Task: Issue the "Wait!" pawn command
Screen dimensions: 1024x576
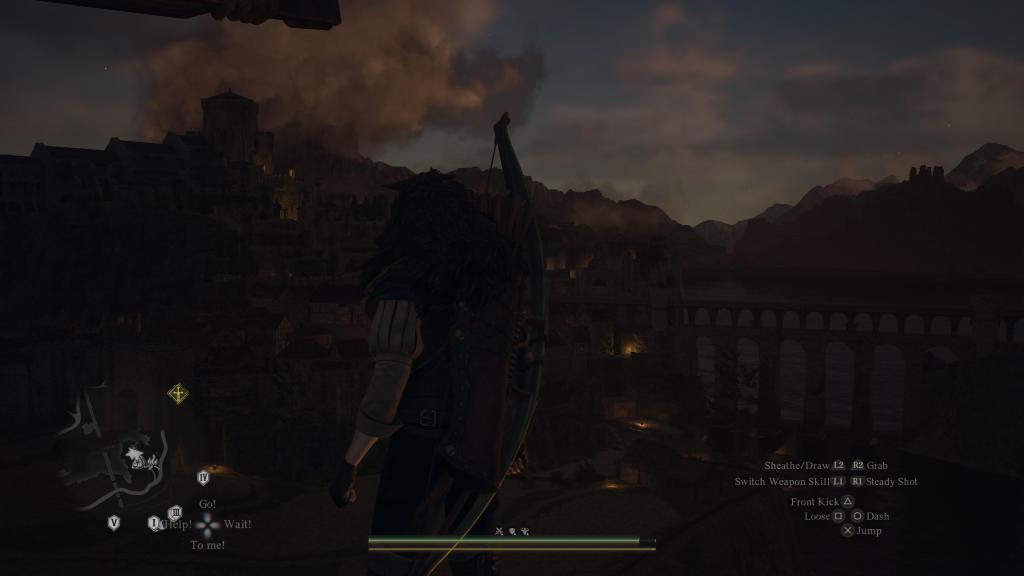Action: (x=238, y=524)
